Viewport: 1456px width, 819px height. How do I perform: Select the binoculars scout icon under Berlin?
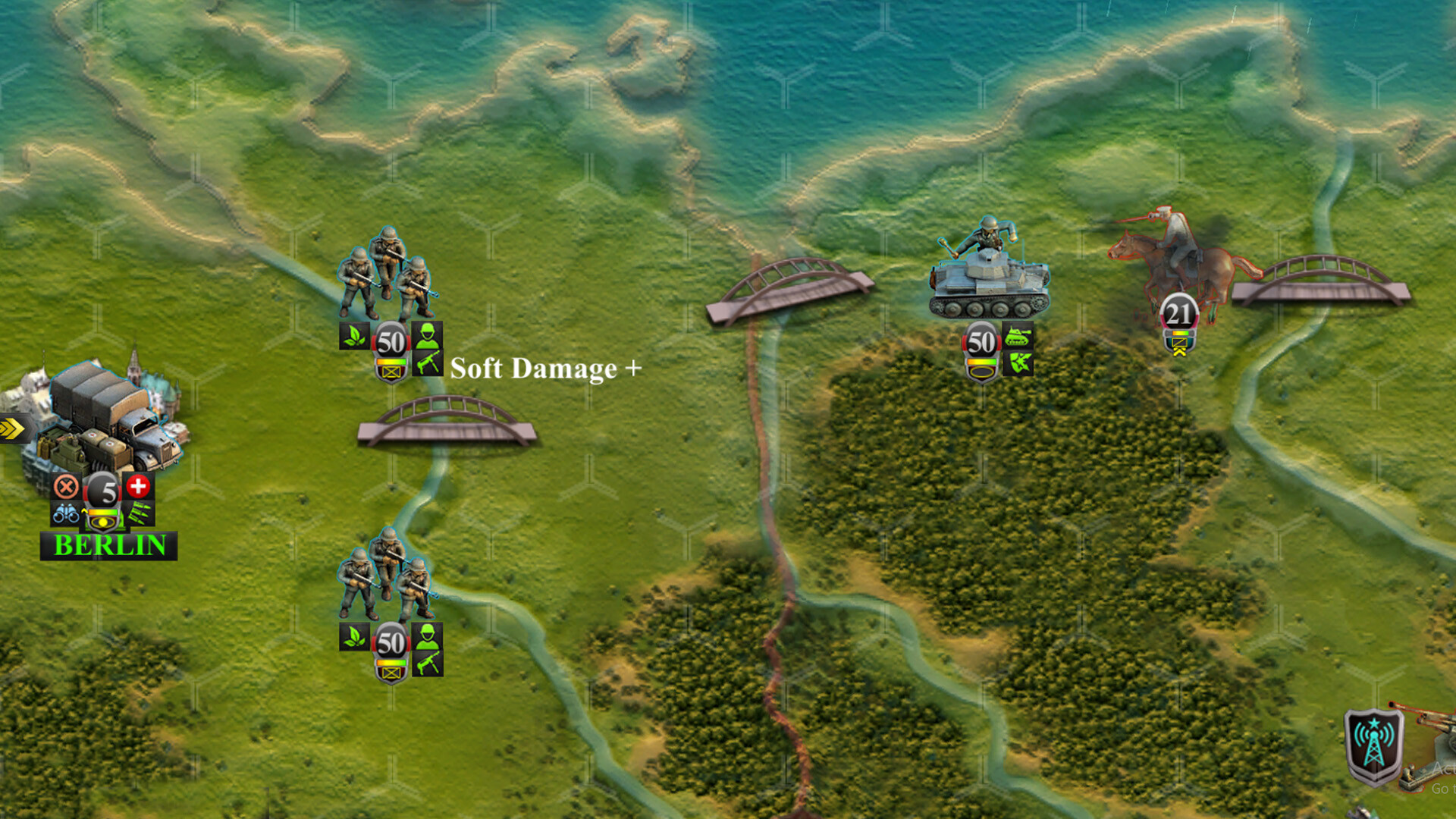pos(66,515)
